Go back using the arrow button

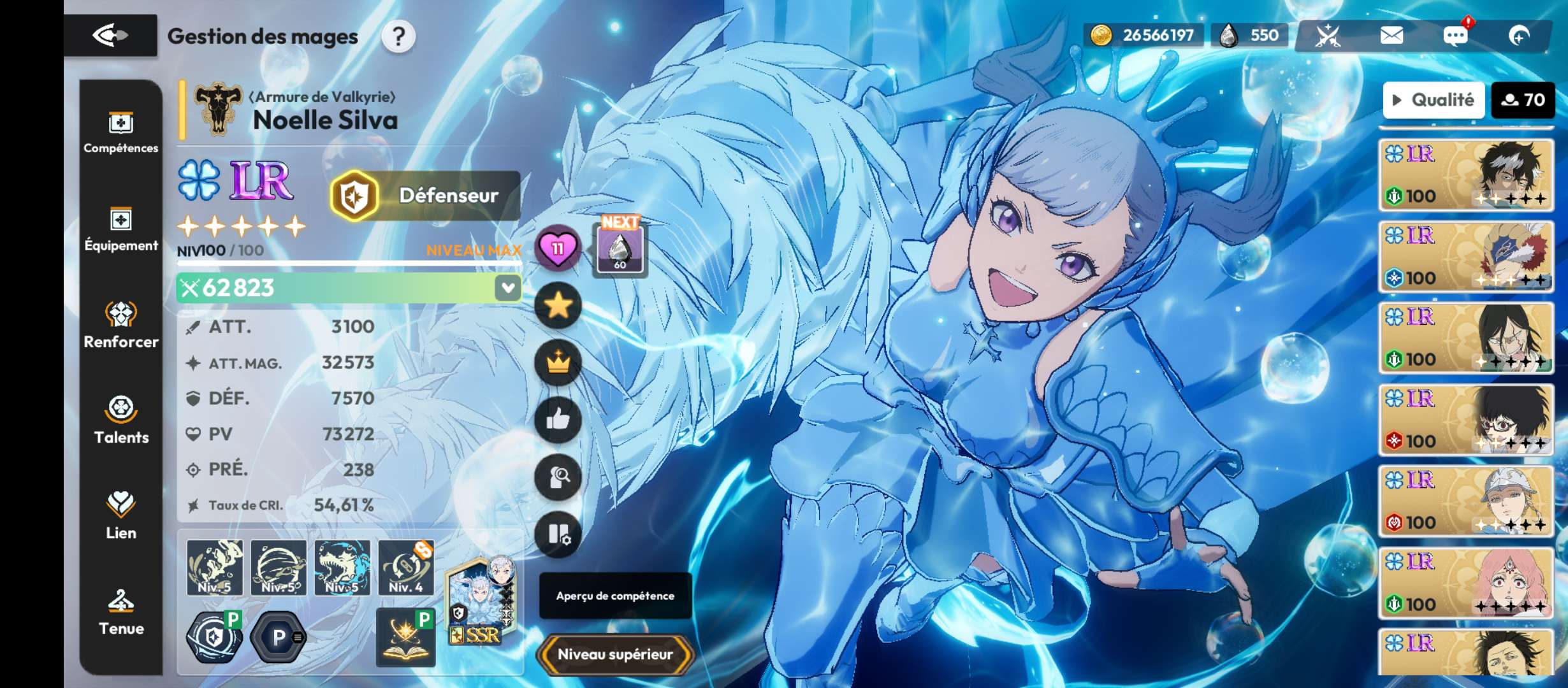click(x=110, y=35)
